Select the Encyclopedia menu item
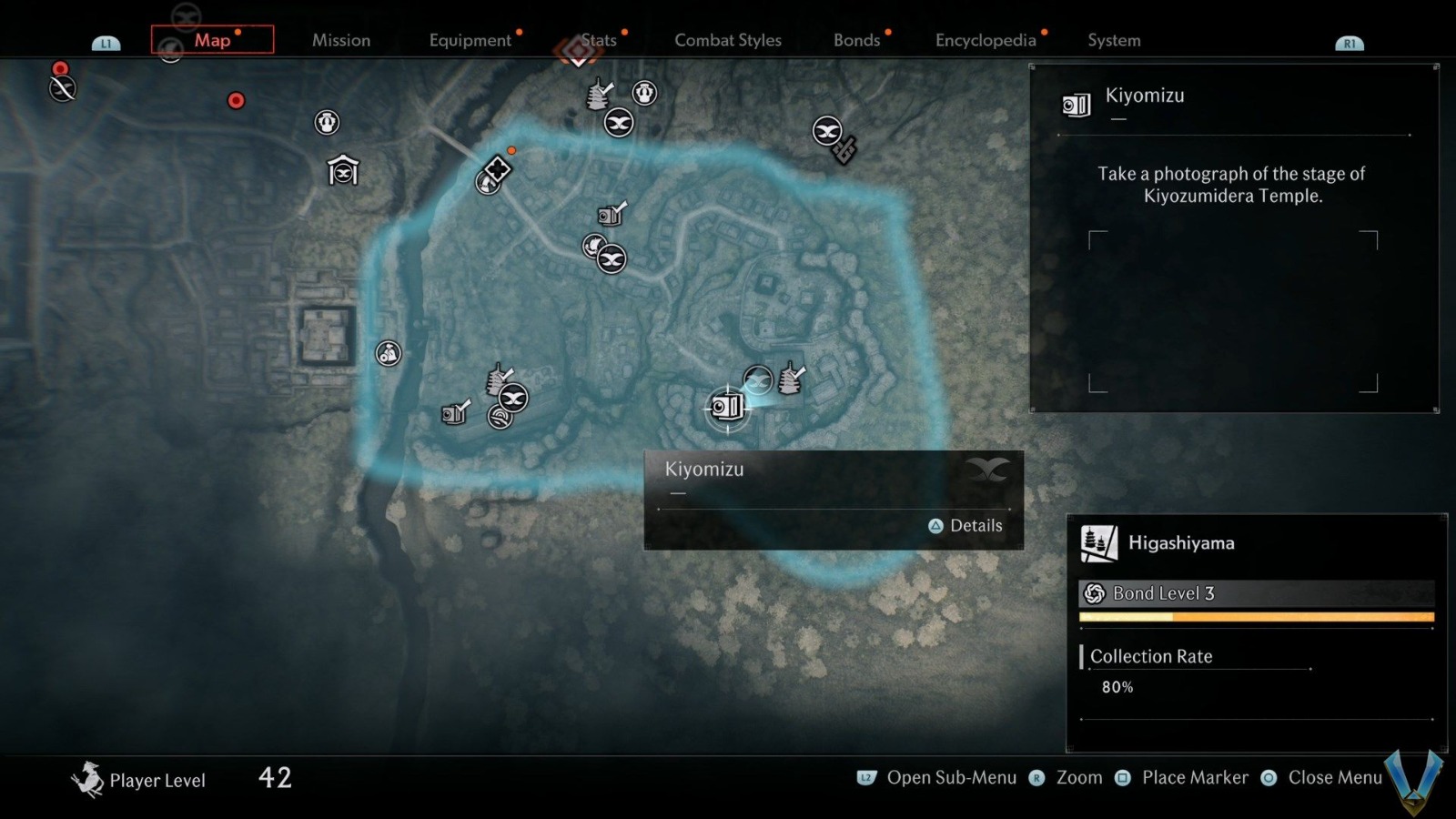 (985, 40)
